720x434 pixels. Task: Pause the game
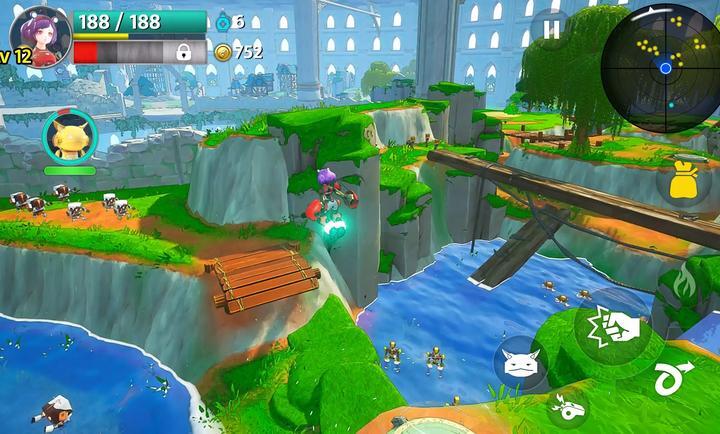point(551,30)
